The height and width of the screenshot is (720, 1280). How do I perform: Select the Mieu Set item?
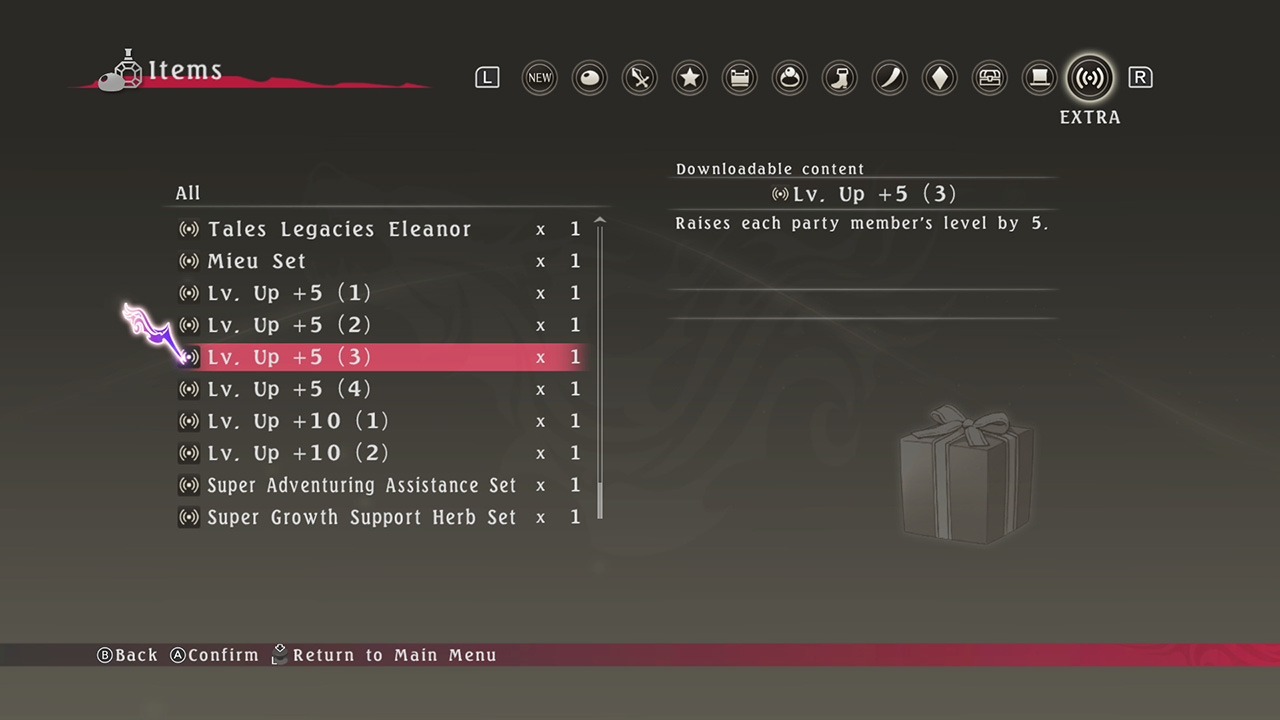(x=256, y=261)
